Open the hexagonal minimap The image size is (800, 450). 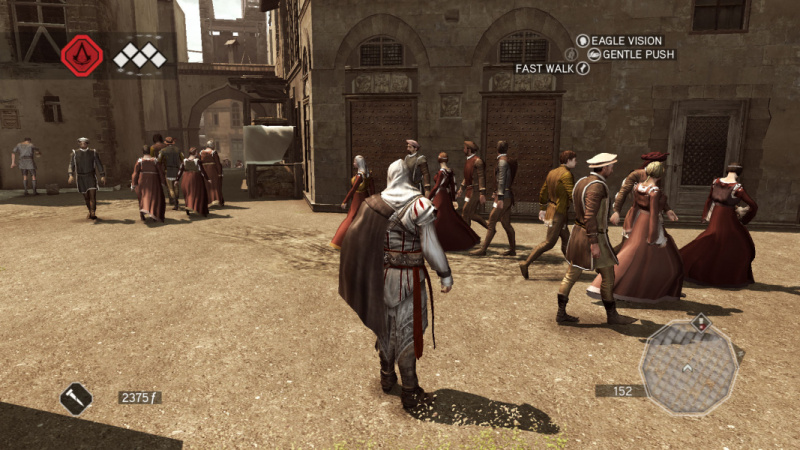coord(689,367)
